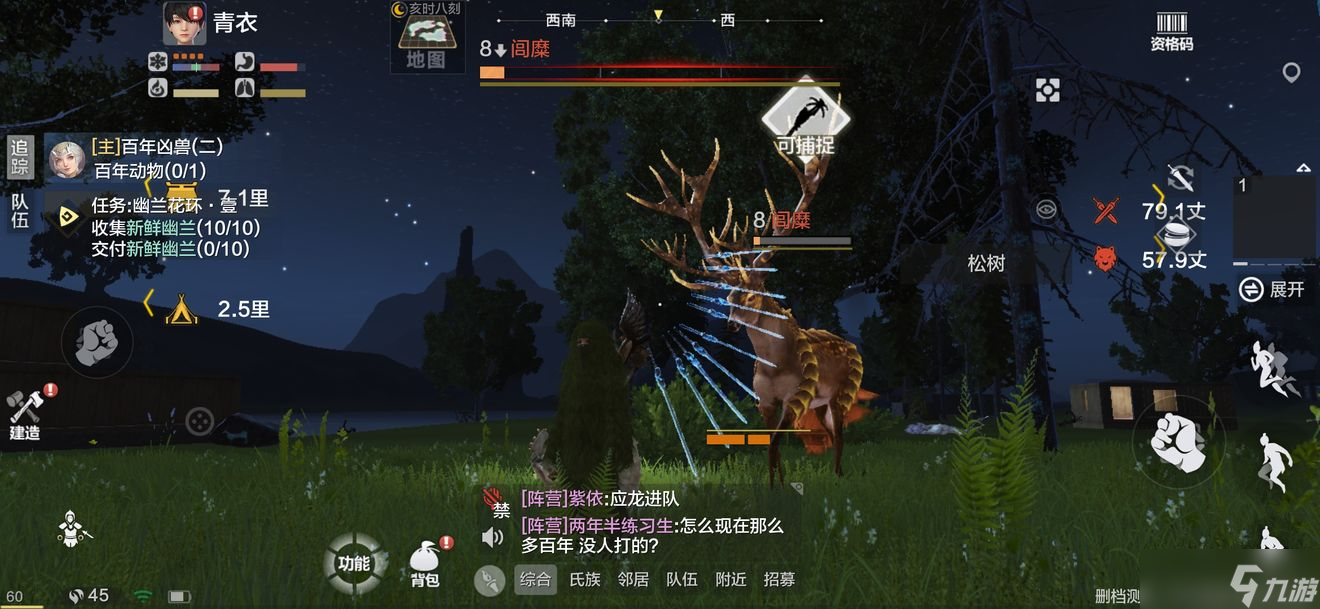Switch to the 氏族 chat tab
Viewport: 1320px width, 609px height.
pos(585,579)
